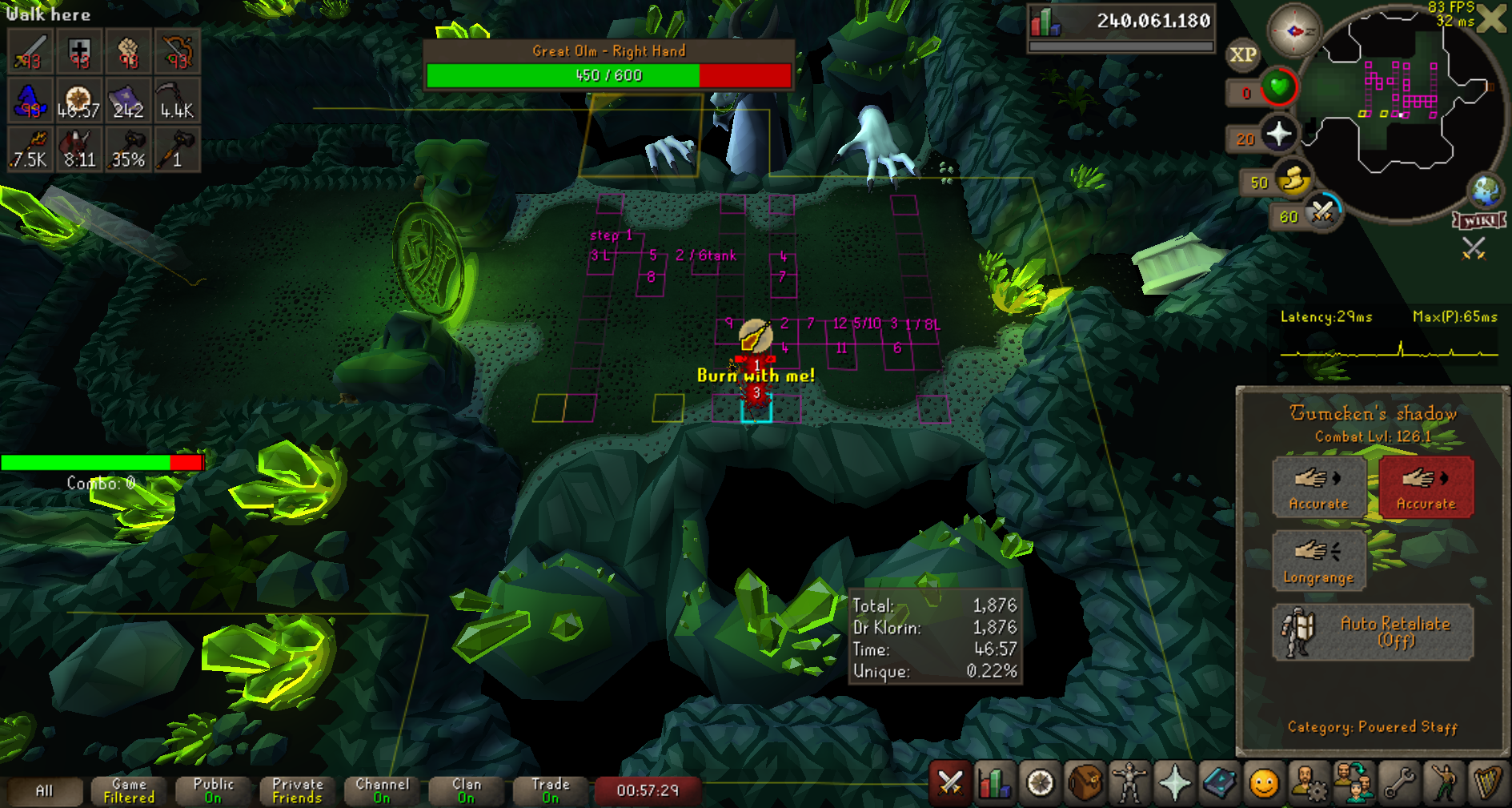This screenshot has width=1512, height=808.
Task: Toggle run using the boot energy orb
Action: 1292,179
